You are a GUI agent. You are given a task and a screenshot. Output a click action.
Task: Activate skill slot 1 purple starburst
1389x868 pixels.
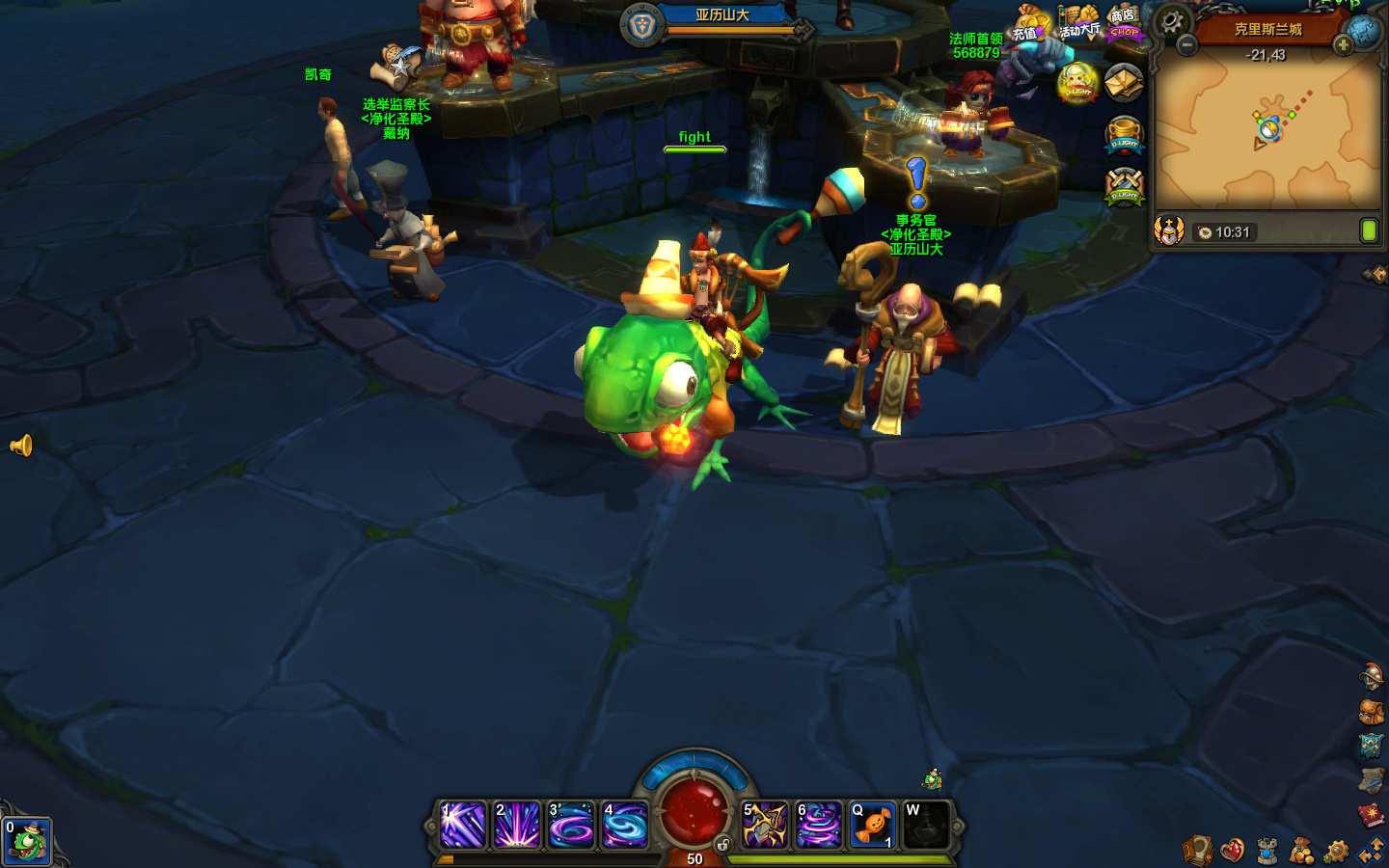tap(463, 826)
